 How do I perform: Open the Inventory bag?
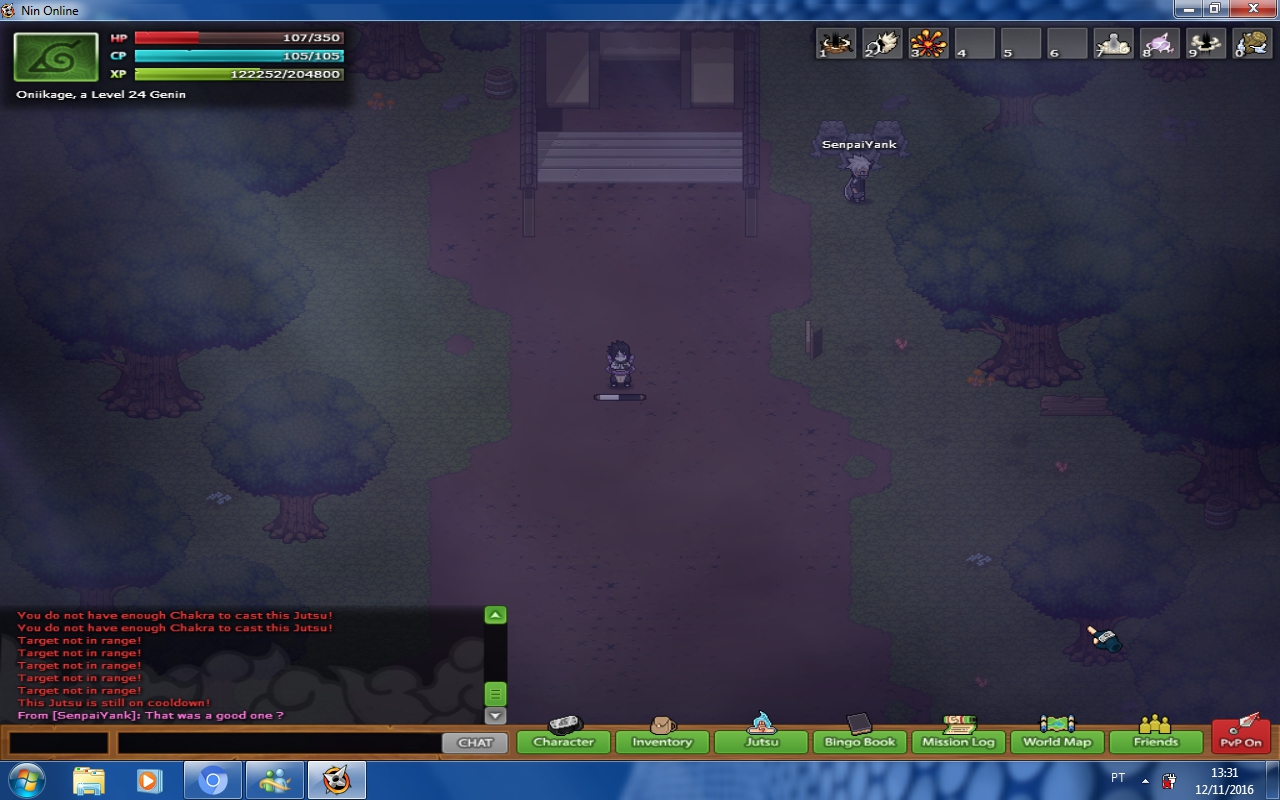pyautogui.click(x=661, y=742)
